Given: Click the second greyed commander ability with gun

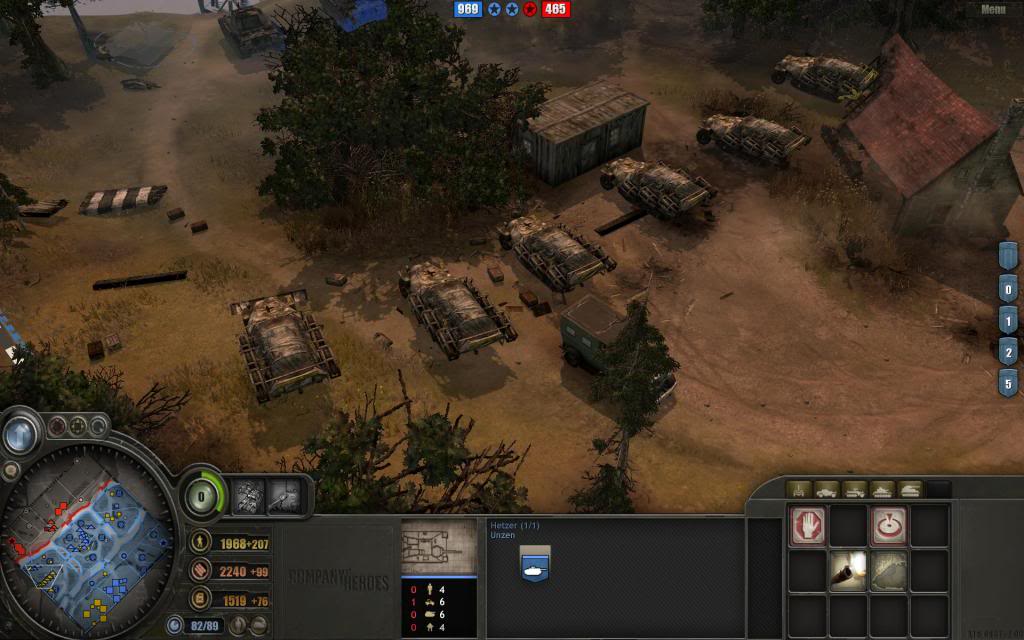Looking at the screenshot, I should coord(283,494).
